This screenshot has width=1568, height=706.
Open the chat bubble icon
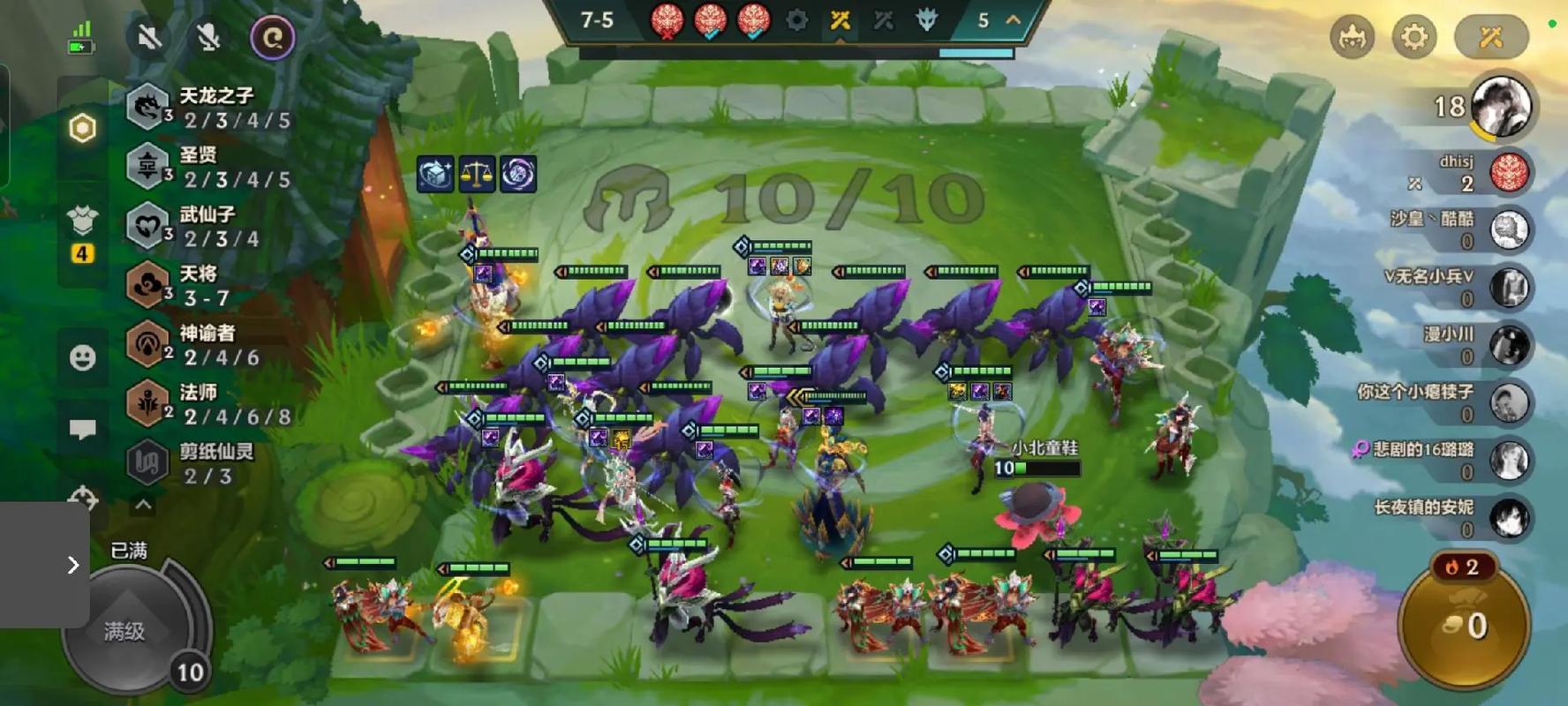click(x=83, y=429)
